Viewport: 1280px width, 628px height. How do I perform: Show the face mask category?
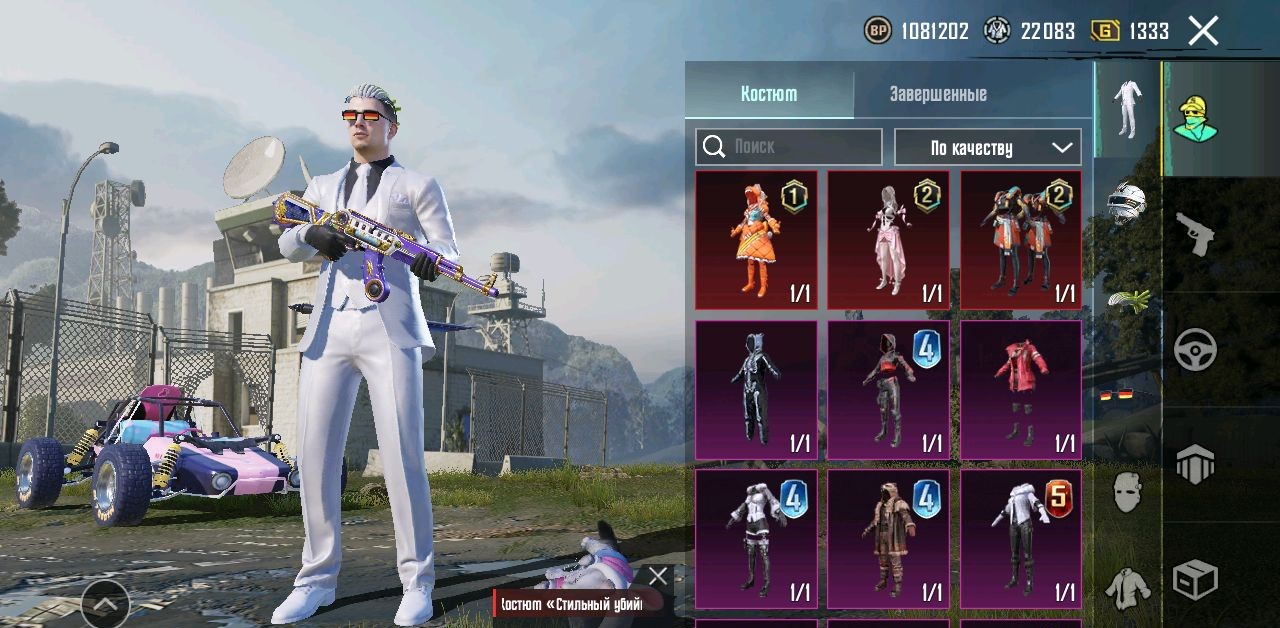click(x=1127, y=492)
